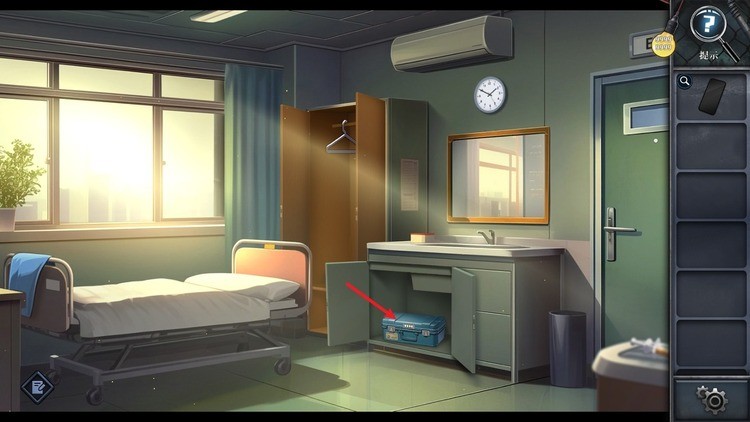The height and width of the screenshot is (422, 750).
Task: Open the magnifying glass hint button
Action: (709, 24)
